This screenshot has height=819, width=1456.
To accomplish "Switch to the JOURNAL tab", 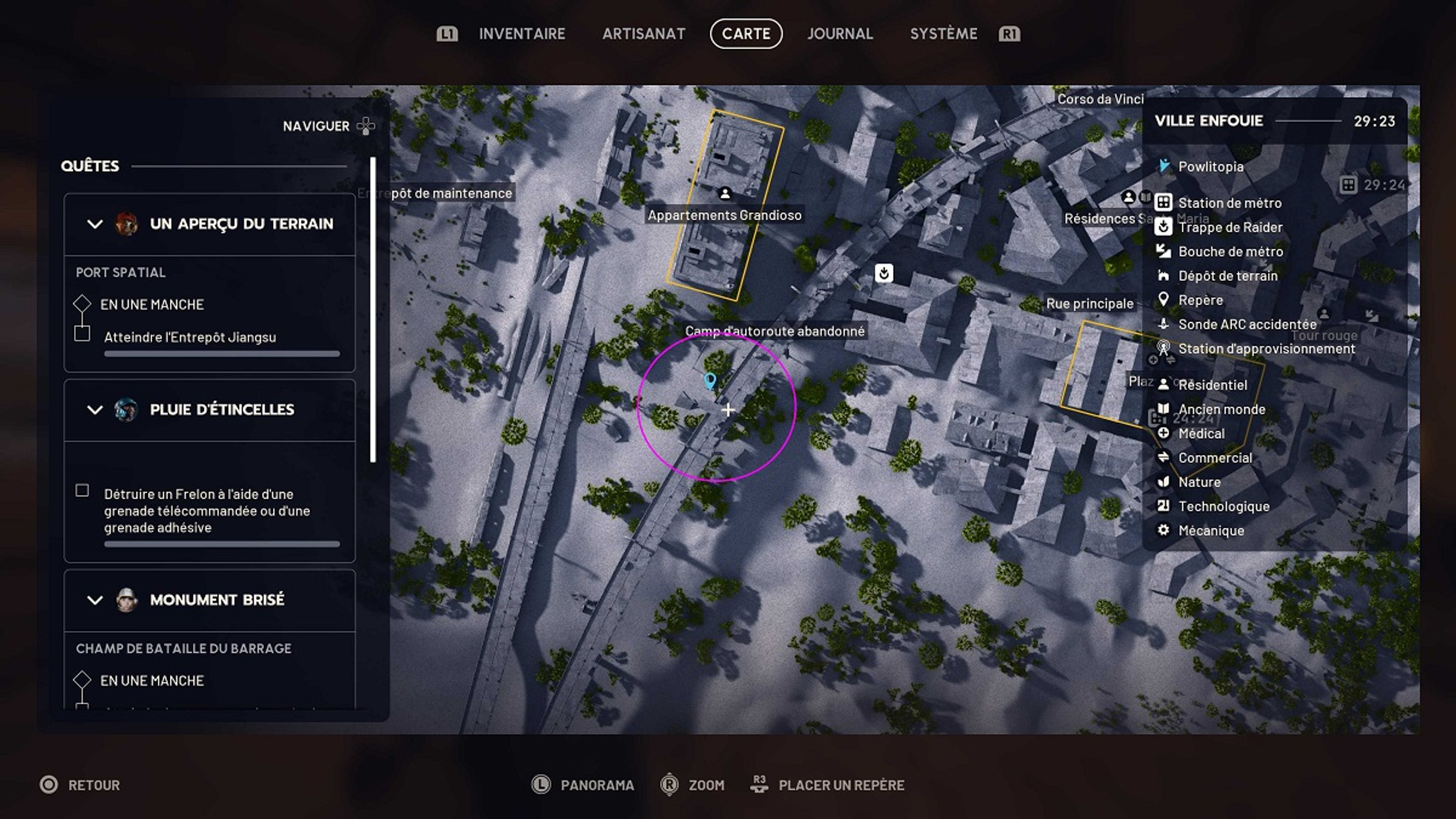I will point(840,34).
